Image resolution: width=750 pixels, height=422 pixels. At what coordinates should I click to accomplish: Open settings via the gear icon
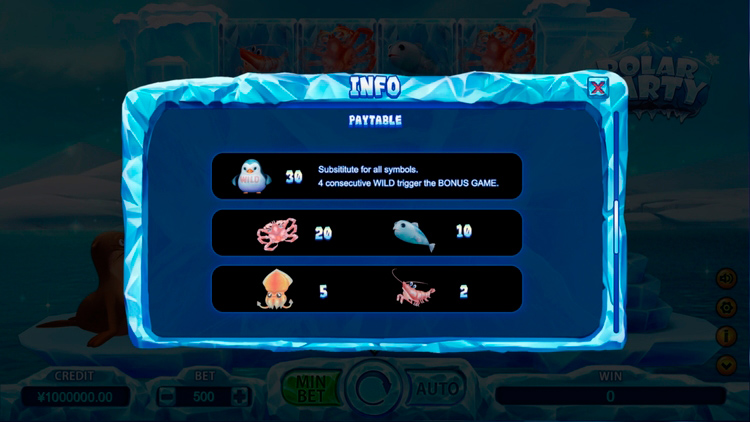coord(727,307)
